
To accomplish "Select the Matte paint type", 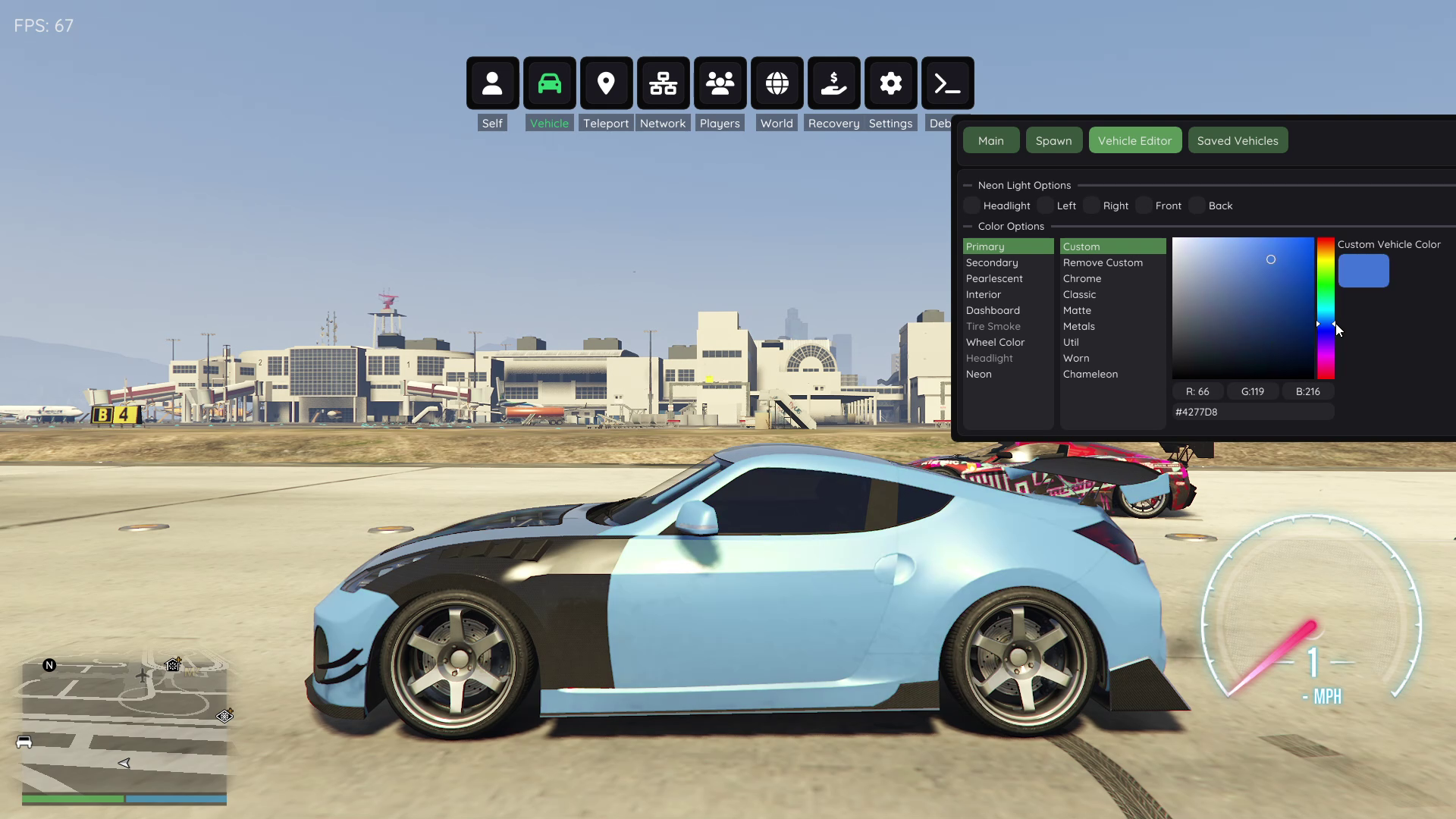I will [x=1077, y=310].
